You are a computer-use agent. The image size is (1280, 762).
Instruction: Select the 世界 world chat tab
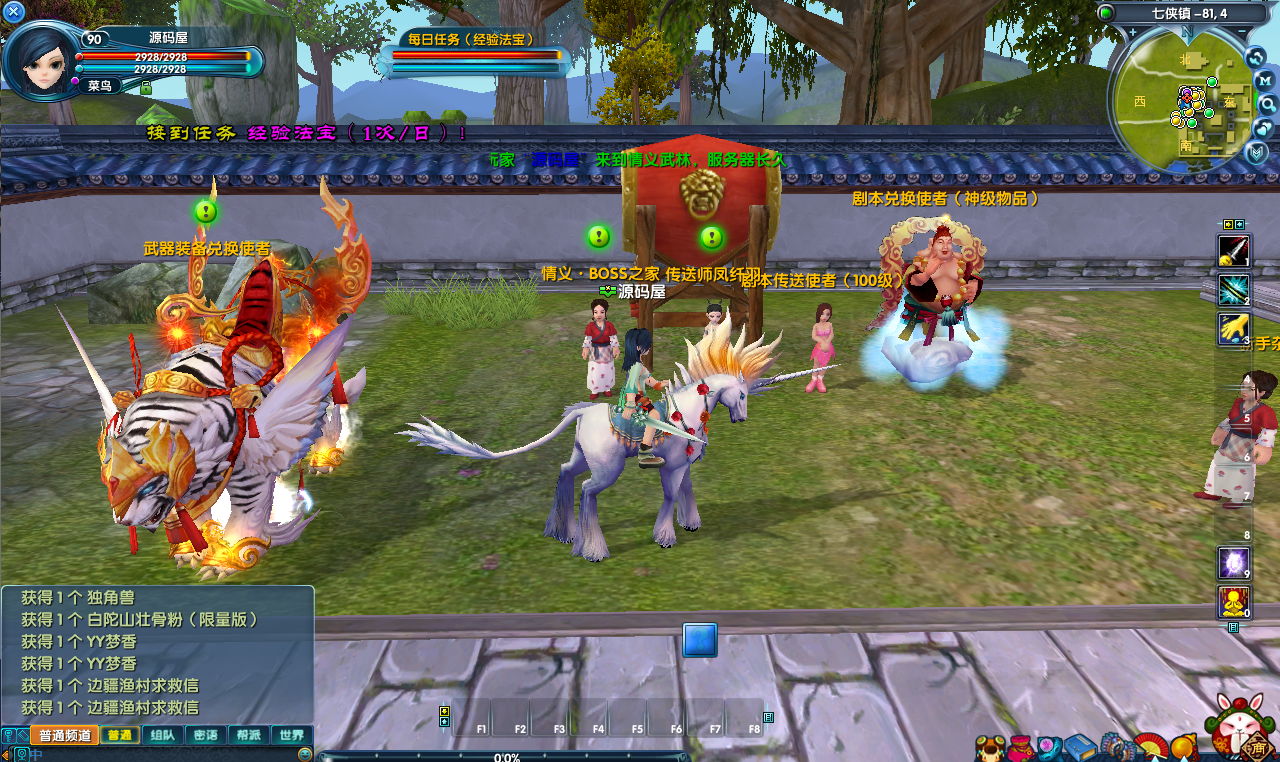[x=292, y=735]
